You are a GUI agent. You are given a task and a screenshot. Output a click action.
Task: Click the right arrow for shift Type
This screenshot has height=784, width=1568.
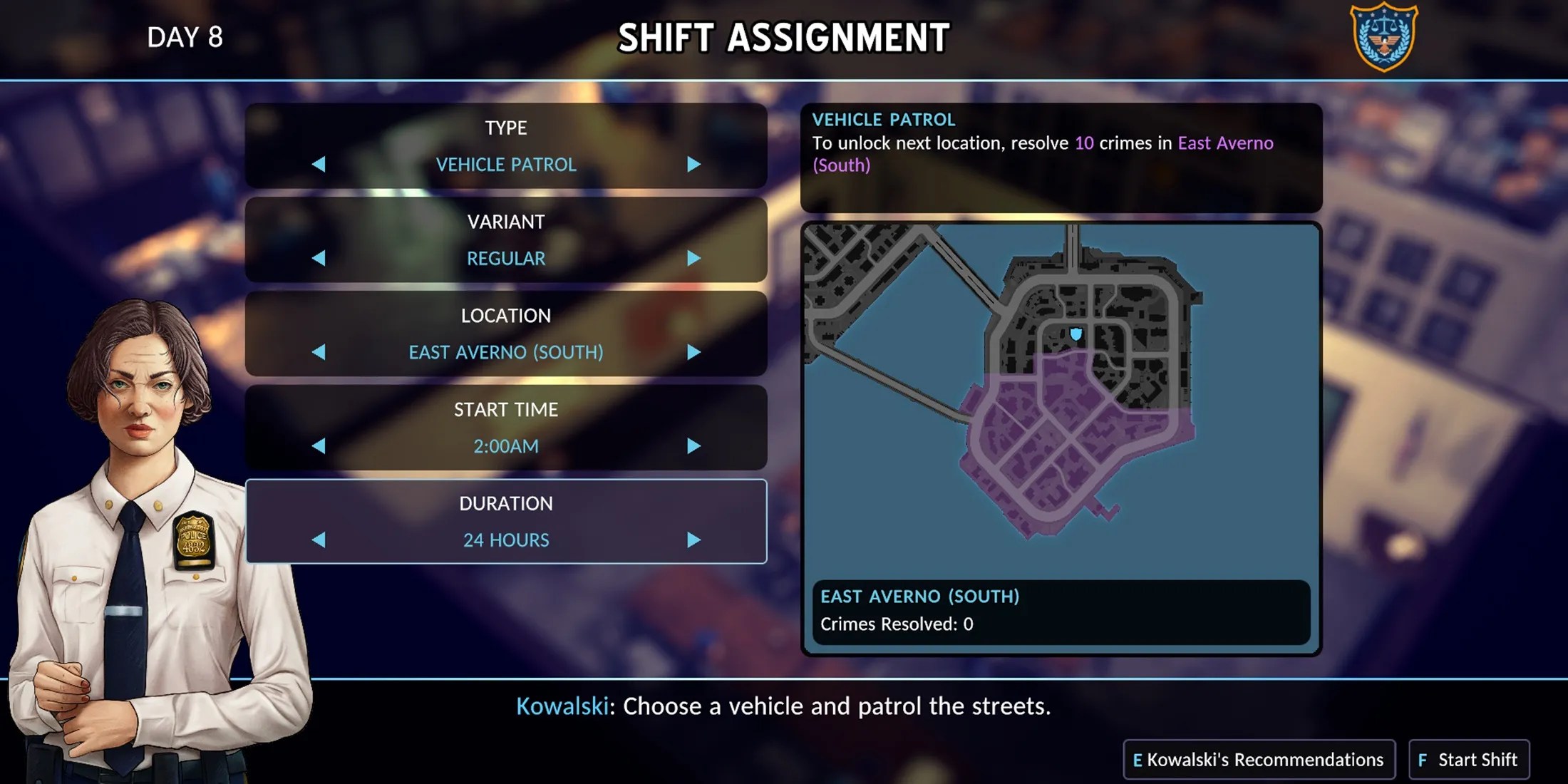click(693, 165)
